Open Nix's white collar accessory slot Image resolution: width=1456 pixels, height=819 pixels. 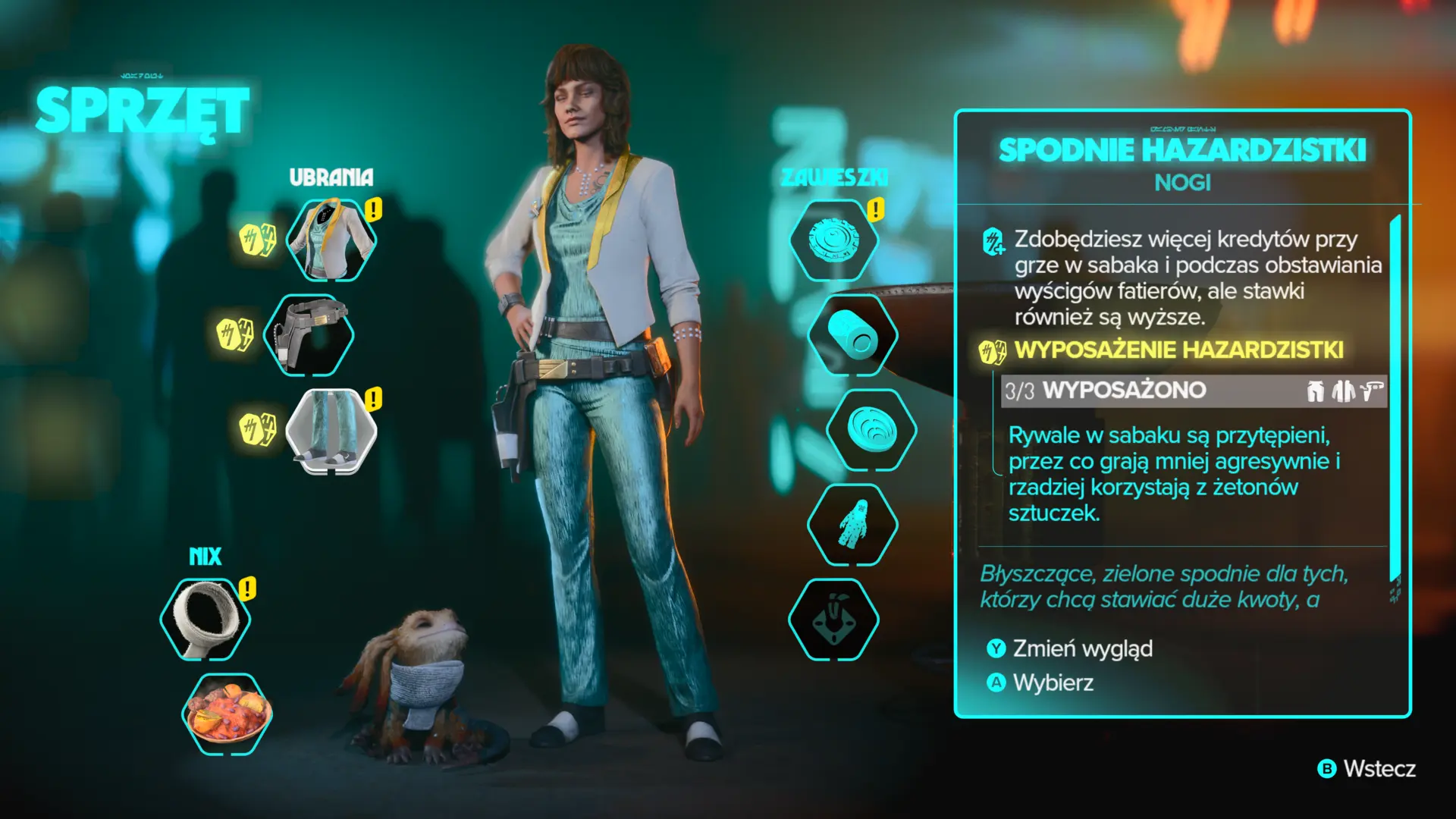pos(205,620)
